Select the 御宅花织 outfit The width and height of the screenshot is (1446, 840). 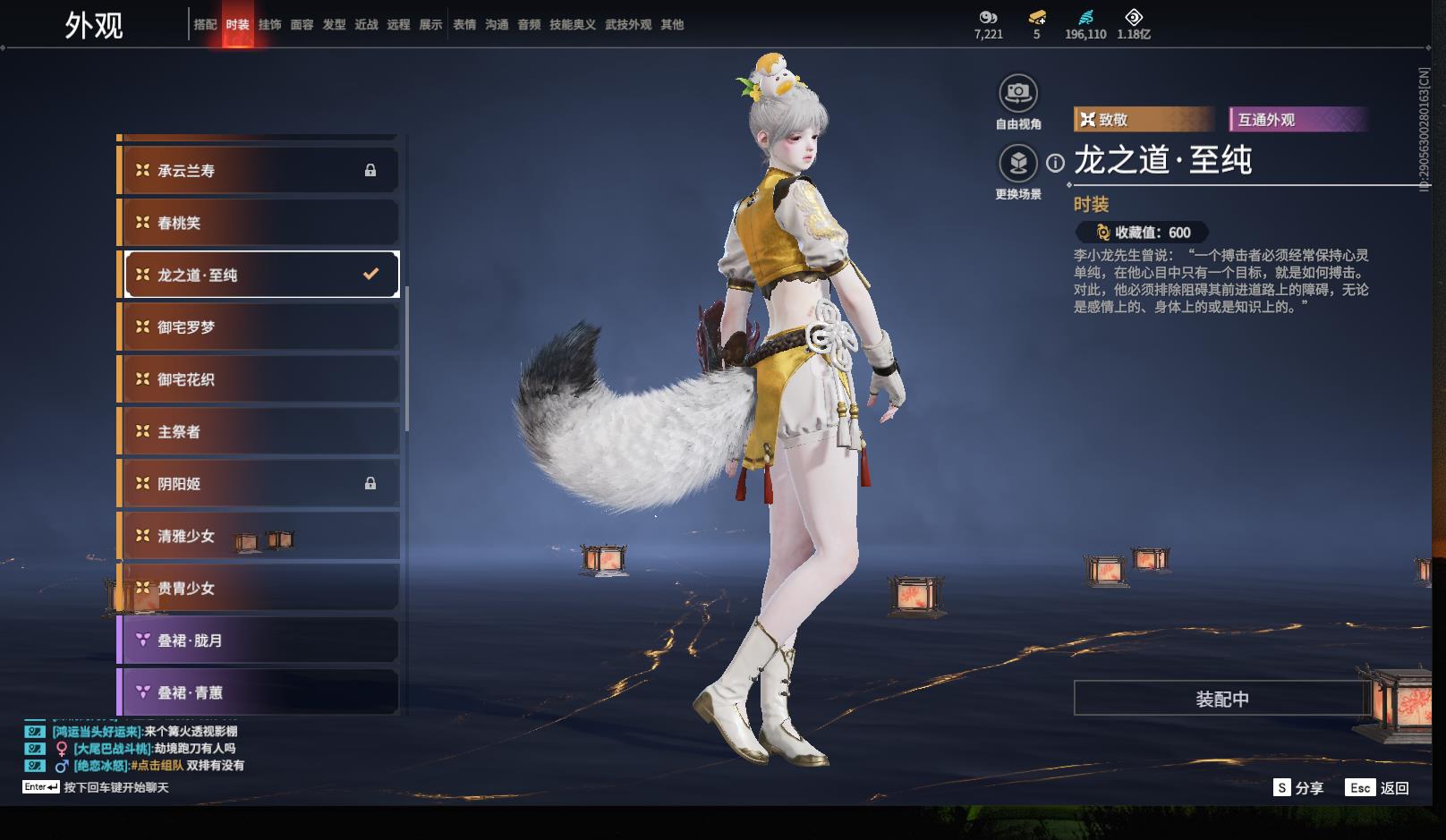click(x=259, y=379)
